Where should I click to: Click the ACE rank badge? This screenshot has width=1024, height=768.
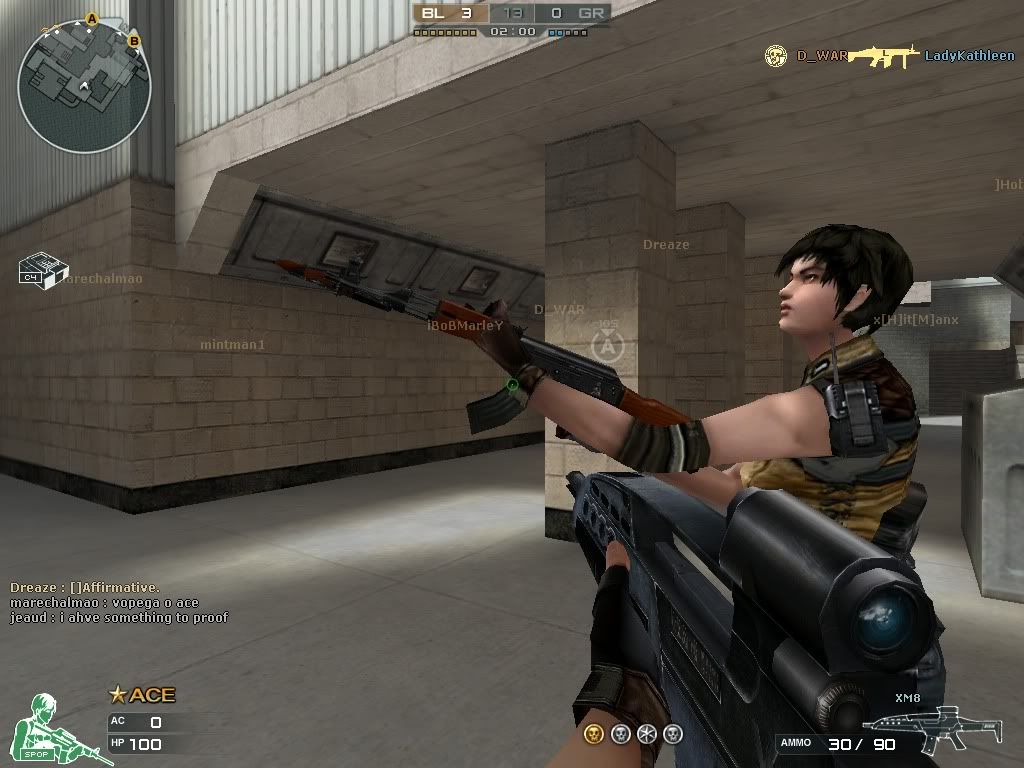[142, 694]
